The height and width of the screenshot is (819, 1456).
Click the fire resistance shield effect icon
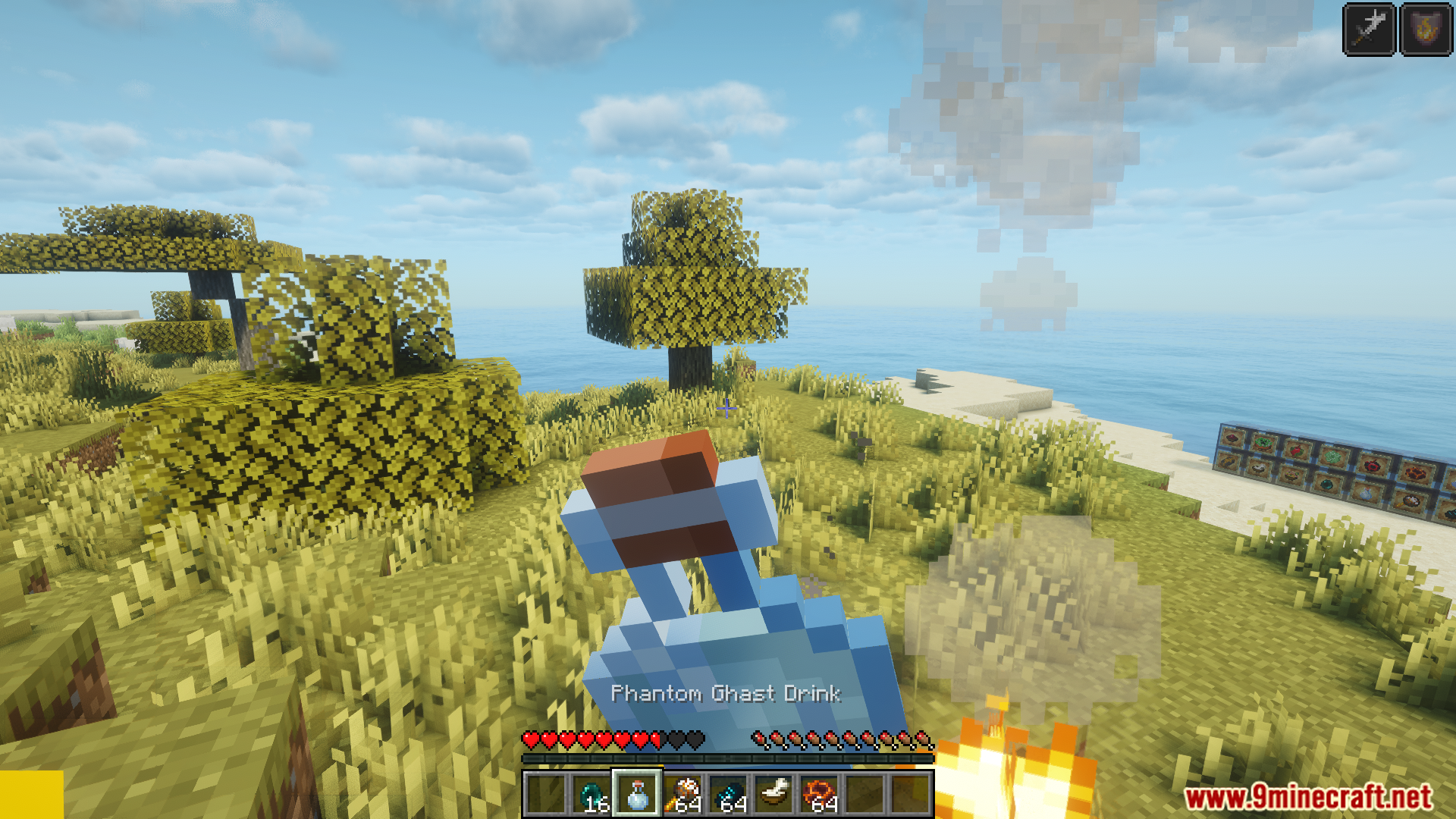pyautogui.click(x=1426, y=30)
